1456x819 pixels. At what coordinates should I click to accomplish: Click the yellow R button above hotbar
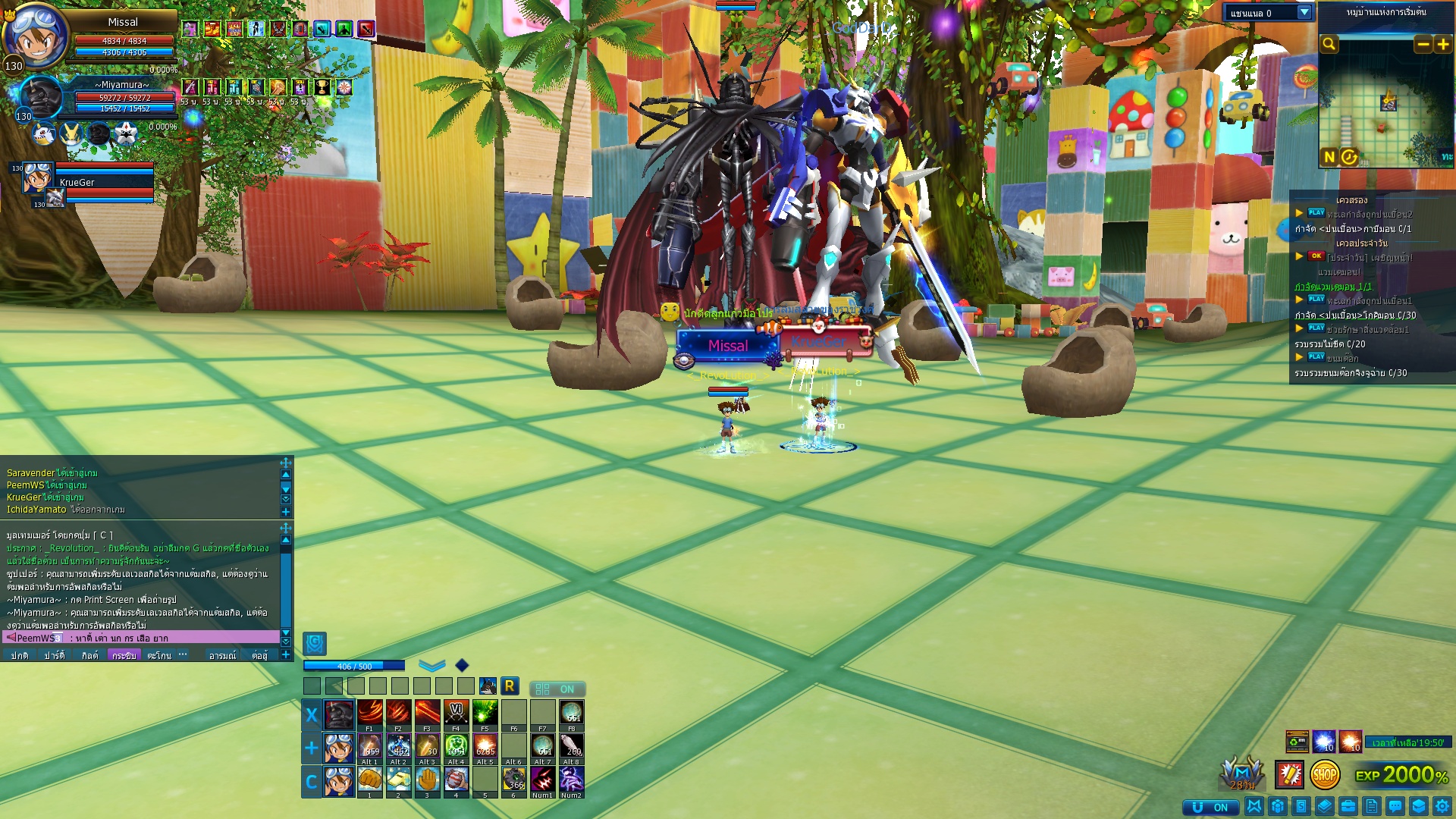click(510, 686)
